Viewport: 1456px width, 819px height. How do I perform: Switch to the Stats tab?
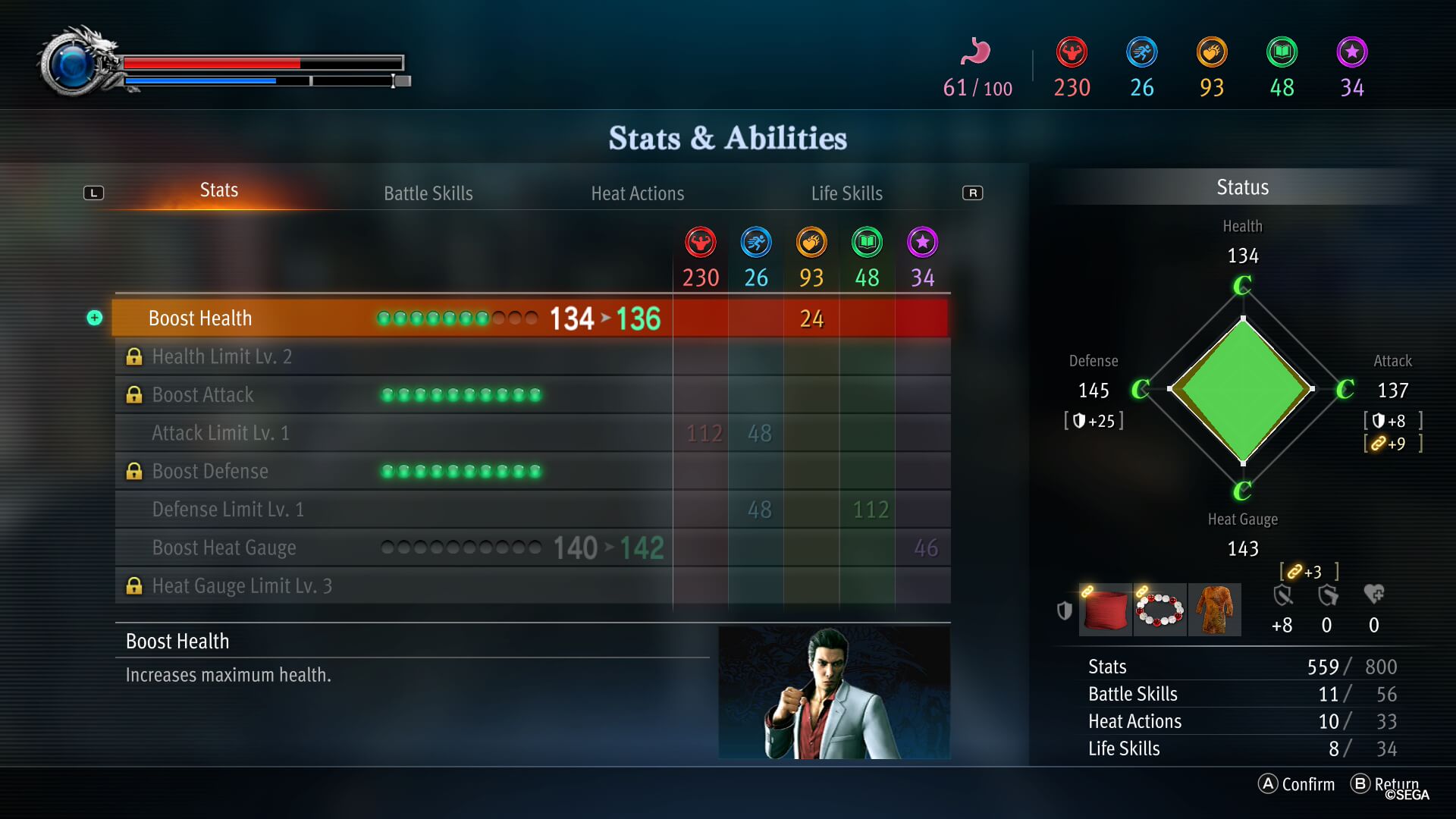[x=218, y=190]
